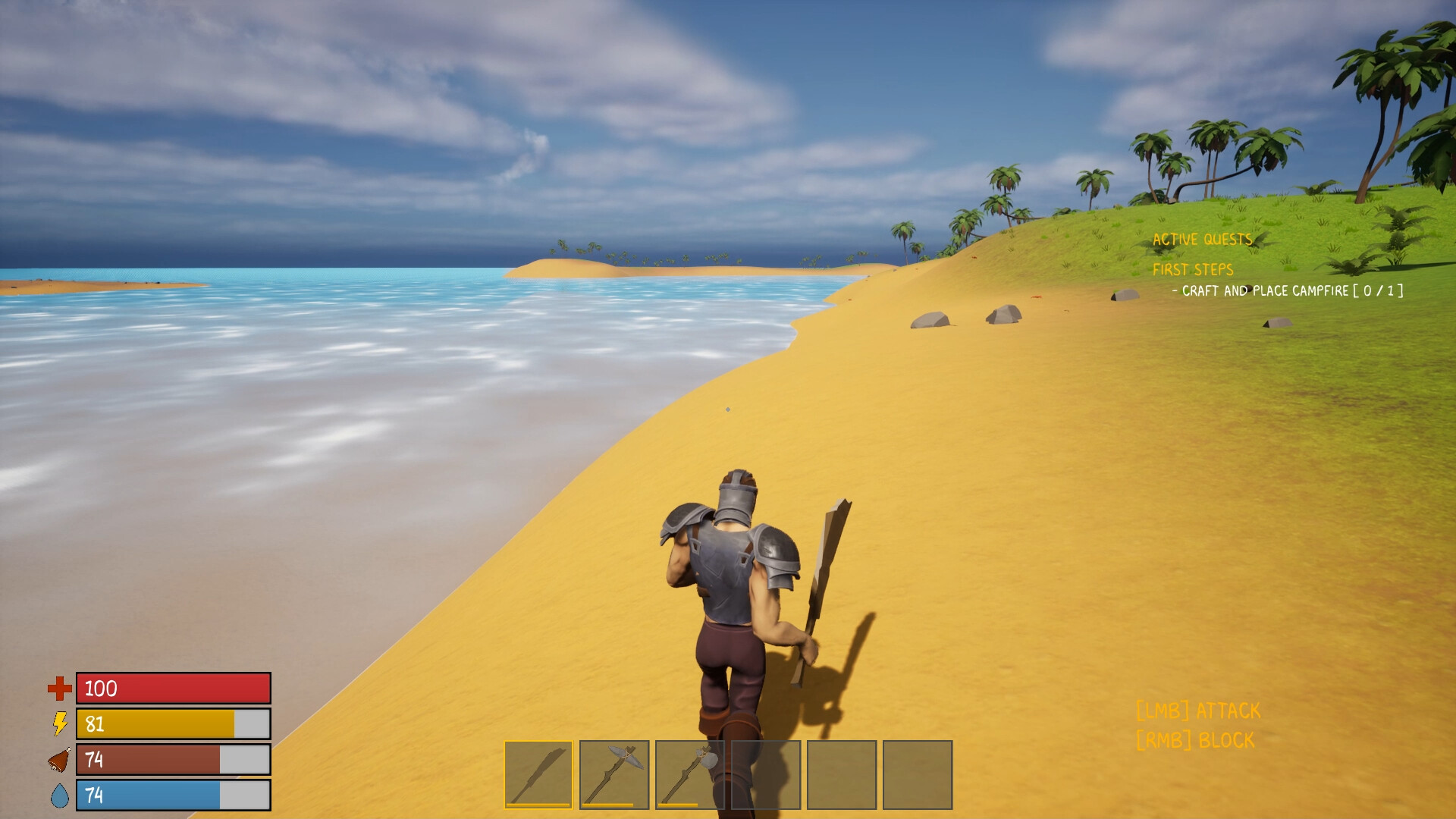Click the [RMB] BLOCK hint text
Image resolution: width=1456 pixels, height=819 pixels.
tap(1194, 741)
